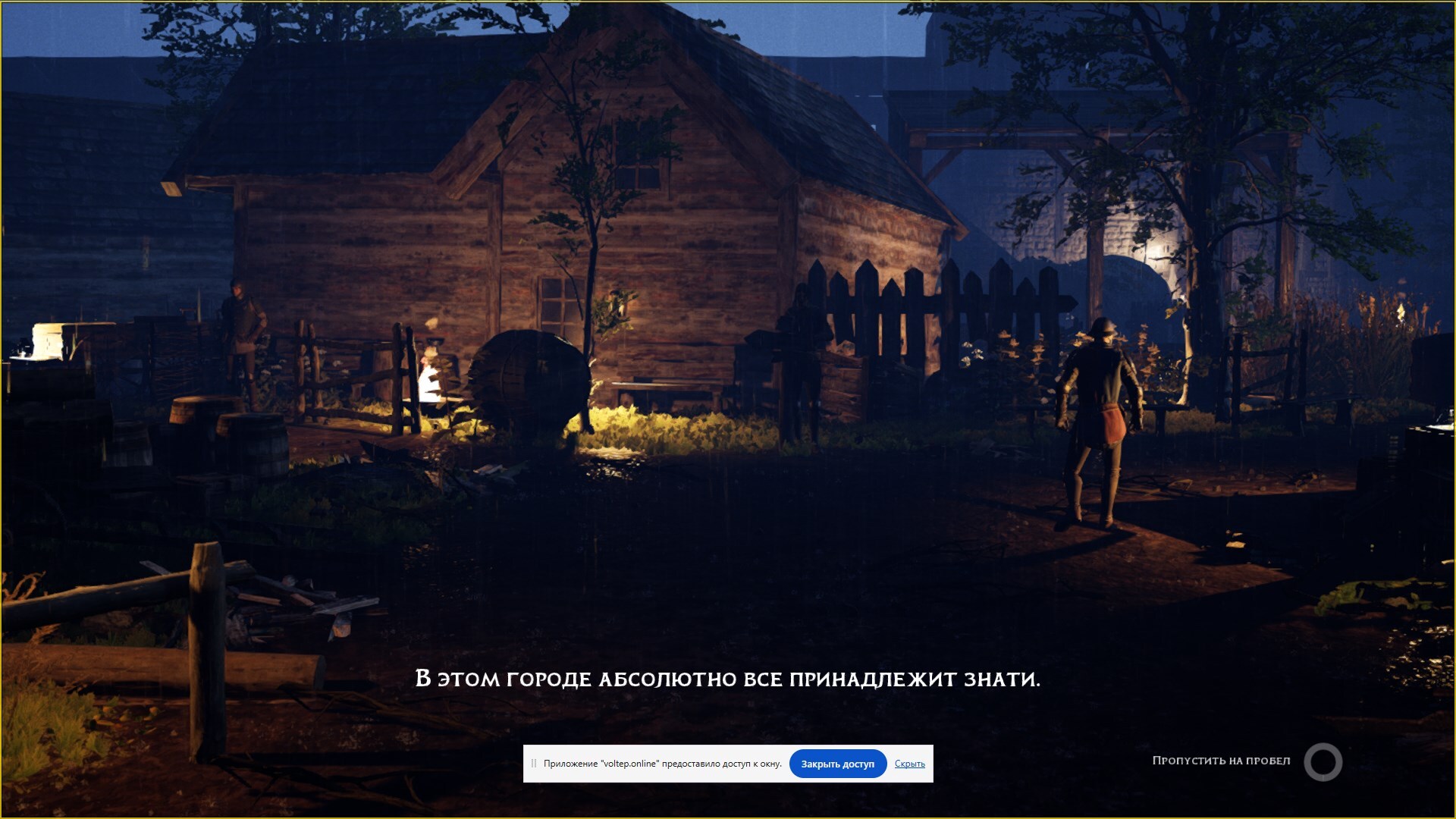Stop window sharing with Закрыть доступ

[837, 764]
